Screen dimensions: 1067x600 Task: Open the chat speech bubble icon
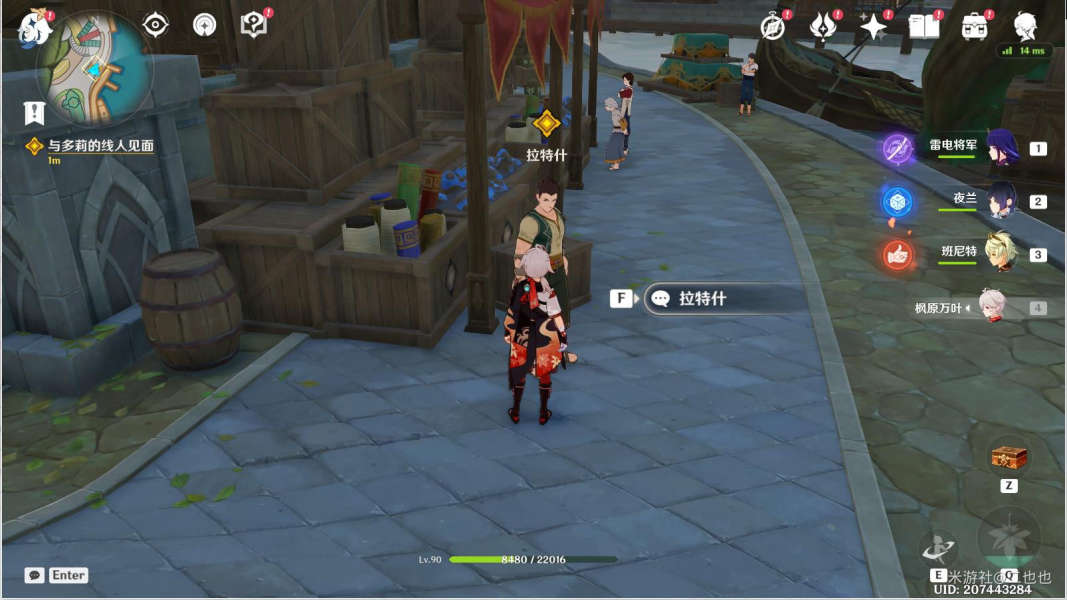[35, 575]
